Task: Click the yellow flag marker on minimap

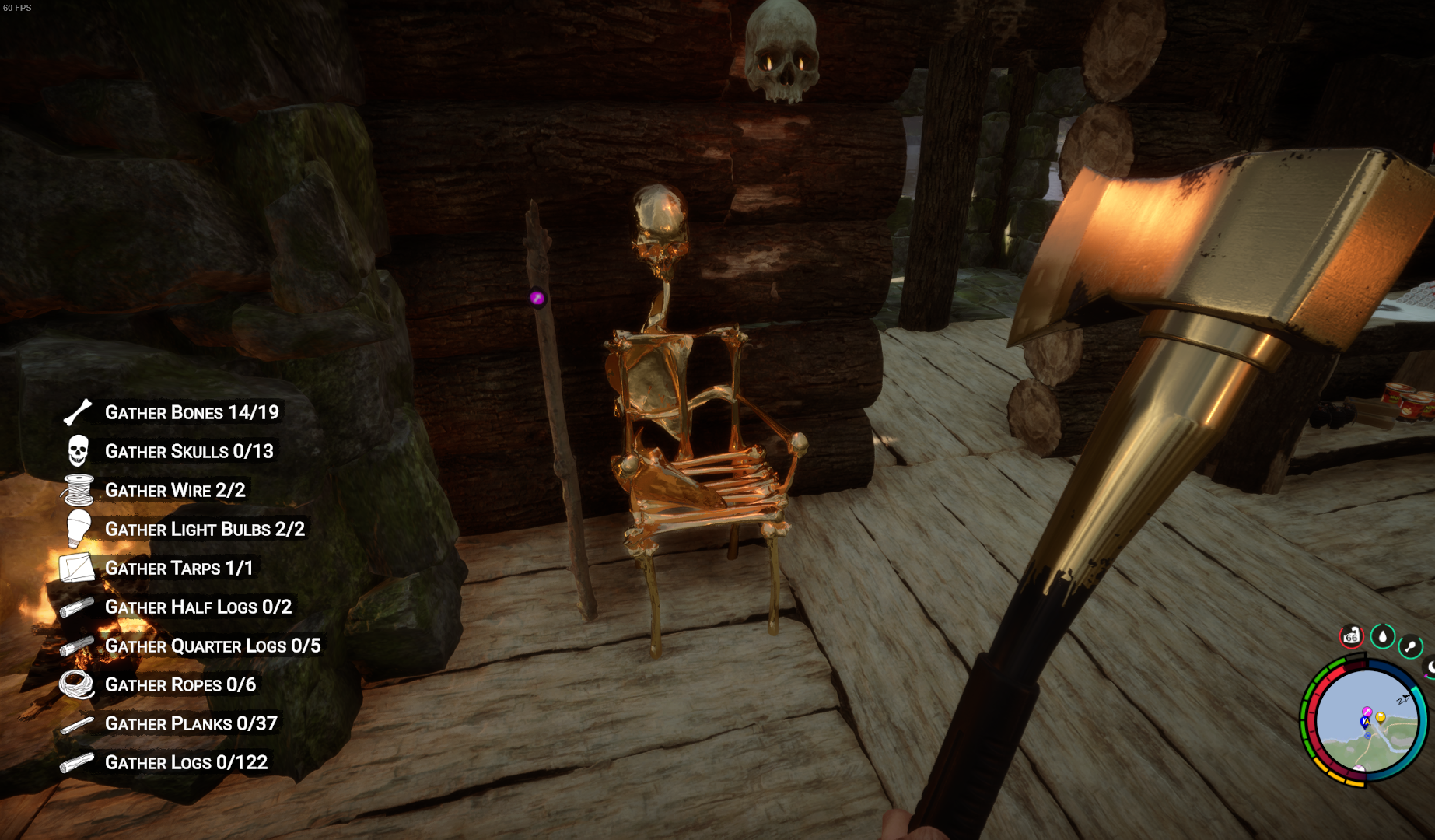Action: [x=1381, y=717]
